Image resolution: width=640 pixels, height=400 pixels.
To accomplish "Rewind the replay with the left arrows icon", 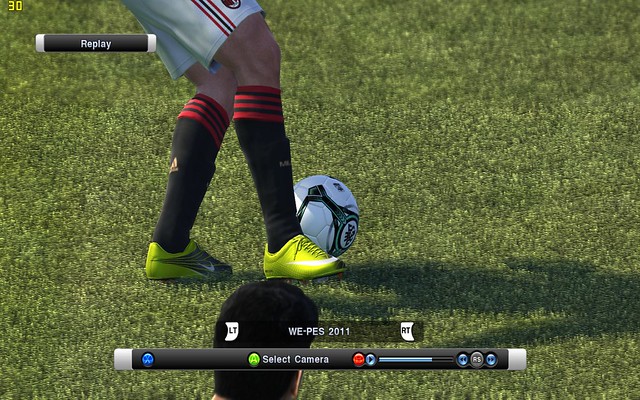I will (462, 359).
